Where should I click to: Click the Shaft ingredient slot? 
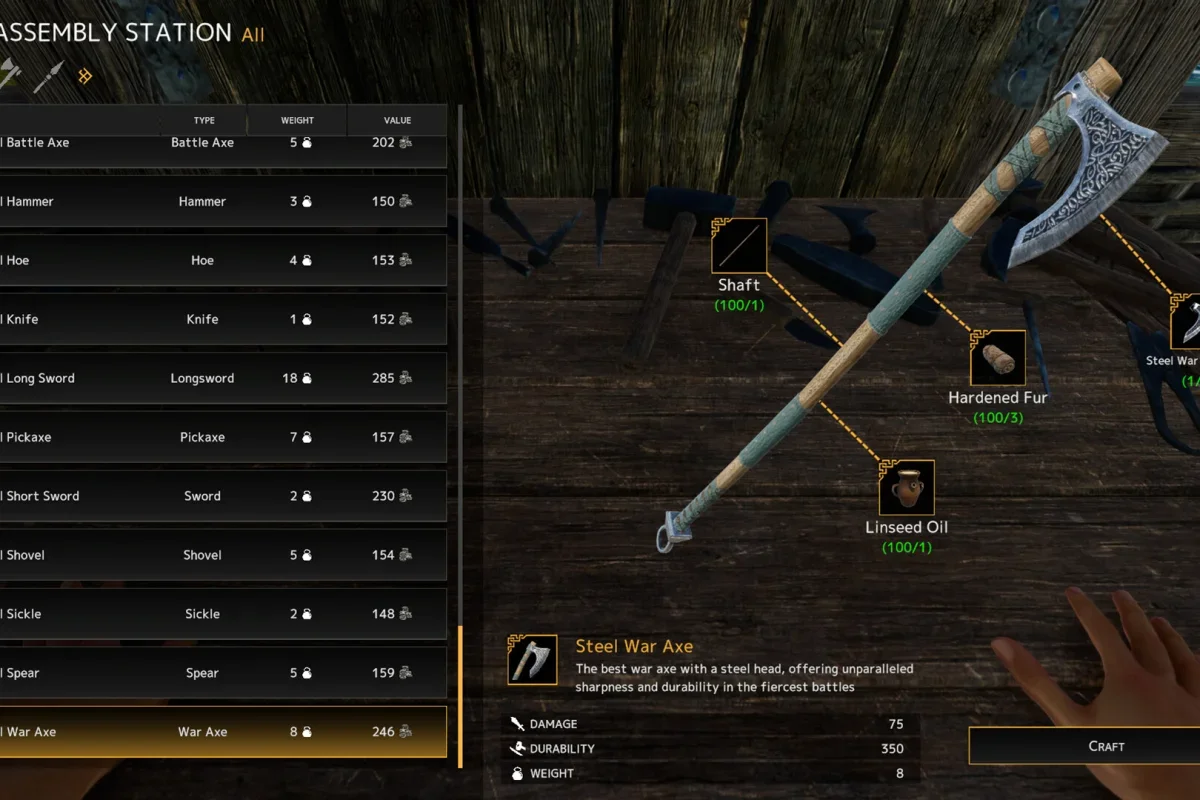(739, 246)
